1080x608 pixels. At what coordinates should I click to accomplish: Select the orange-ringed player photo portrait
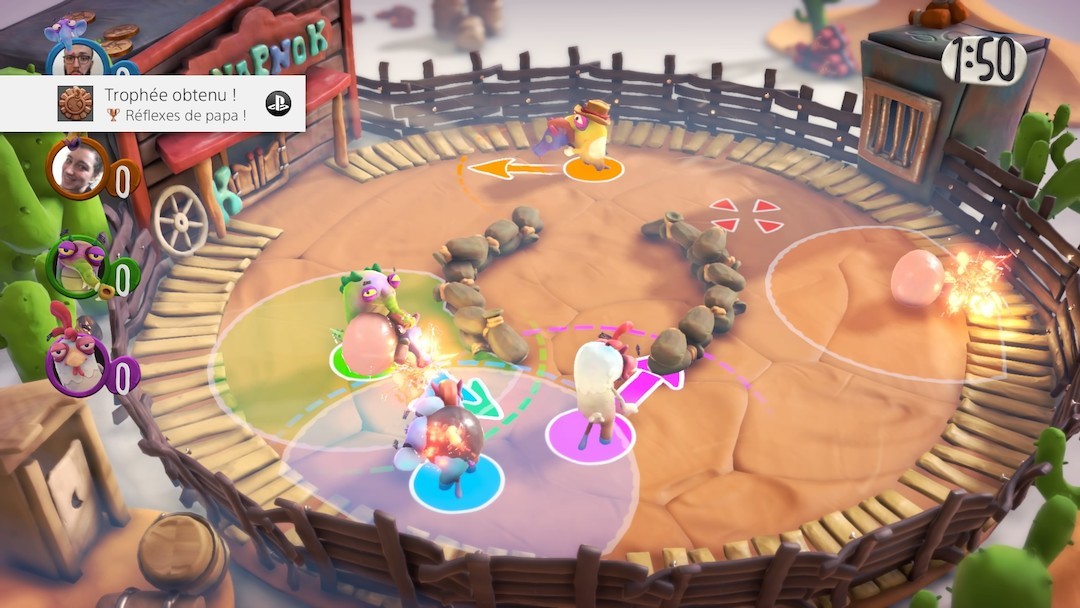point(77,168)
